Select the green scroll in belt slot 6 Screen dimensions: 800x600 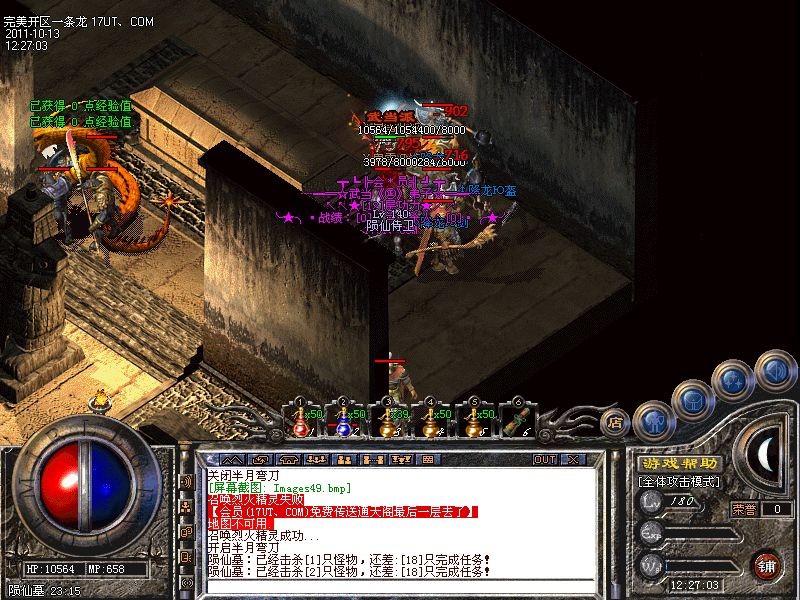click(518, 424)
